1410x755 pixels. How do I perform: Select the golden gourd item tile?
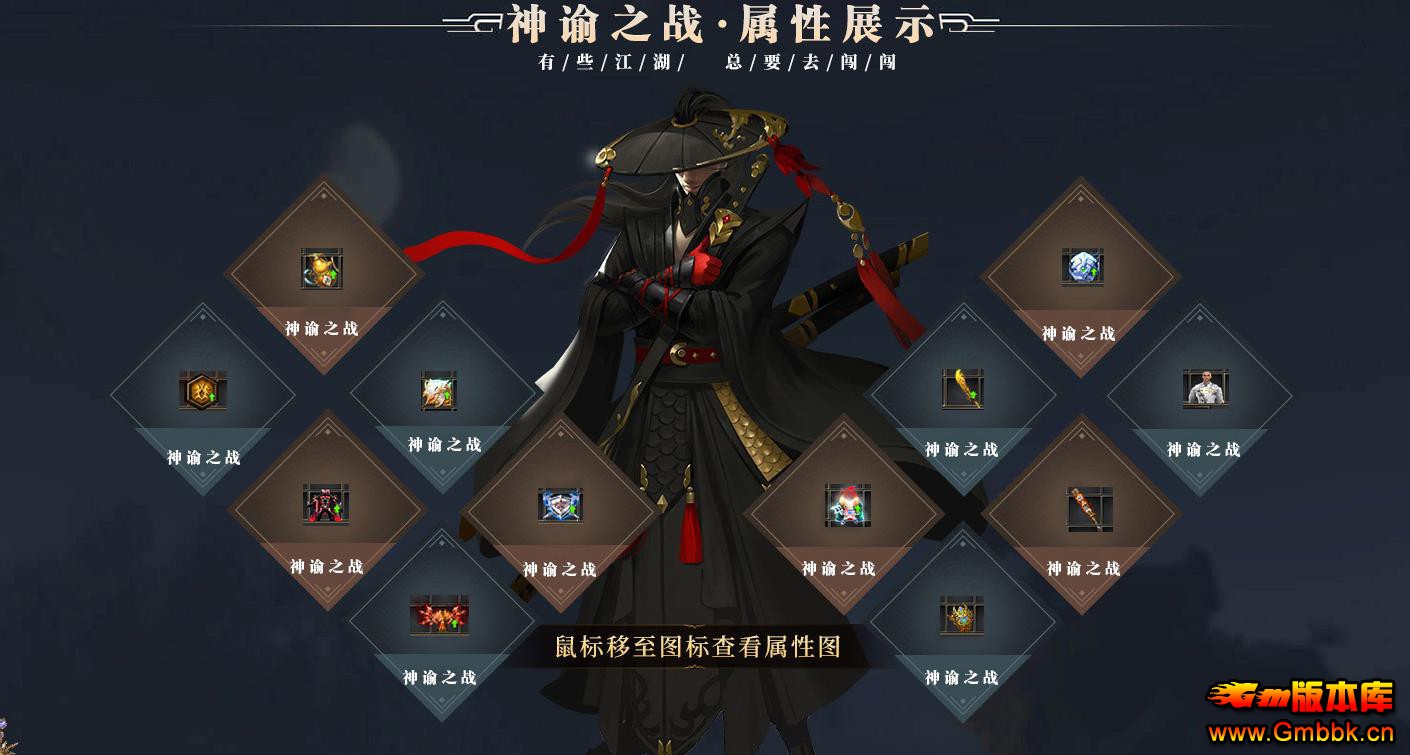(321, 269)
